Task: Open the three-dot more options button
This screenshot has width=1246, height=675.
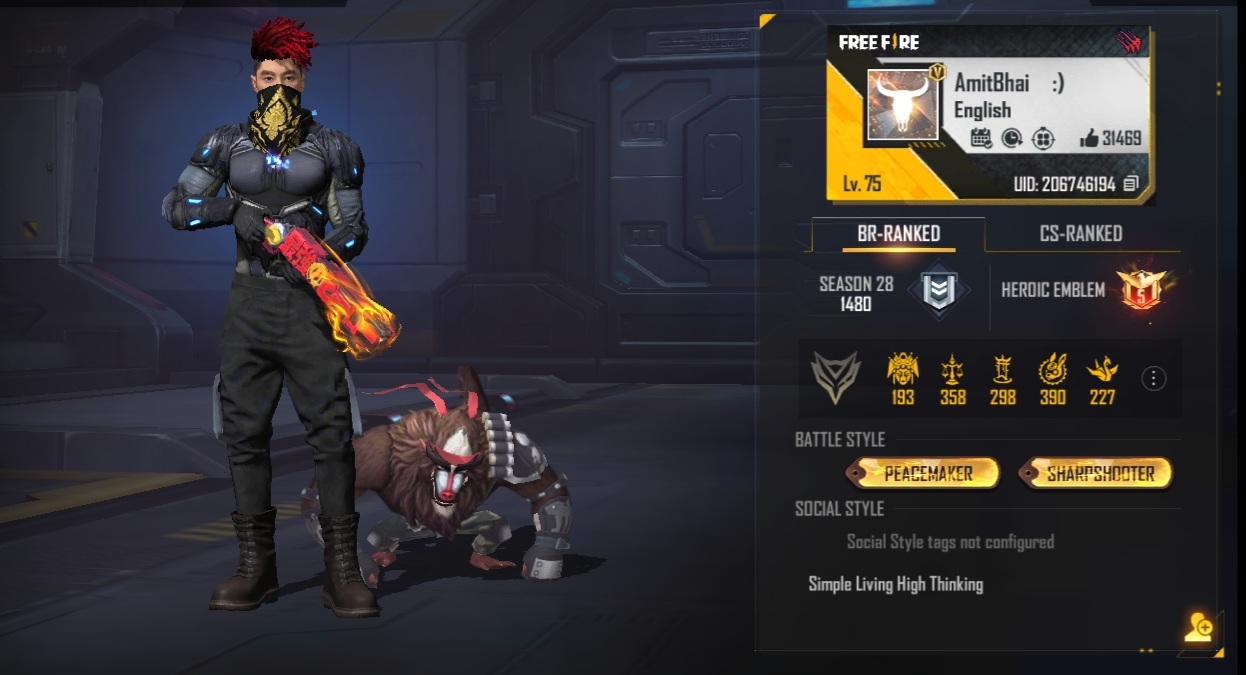Action: coord(1153,378)
